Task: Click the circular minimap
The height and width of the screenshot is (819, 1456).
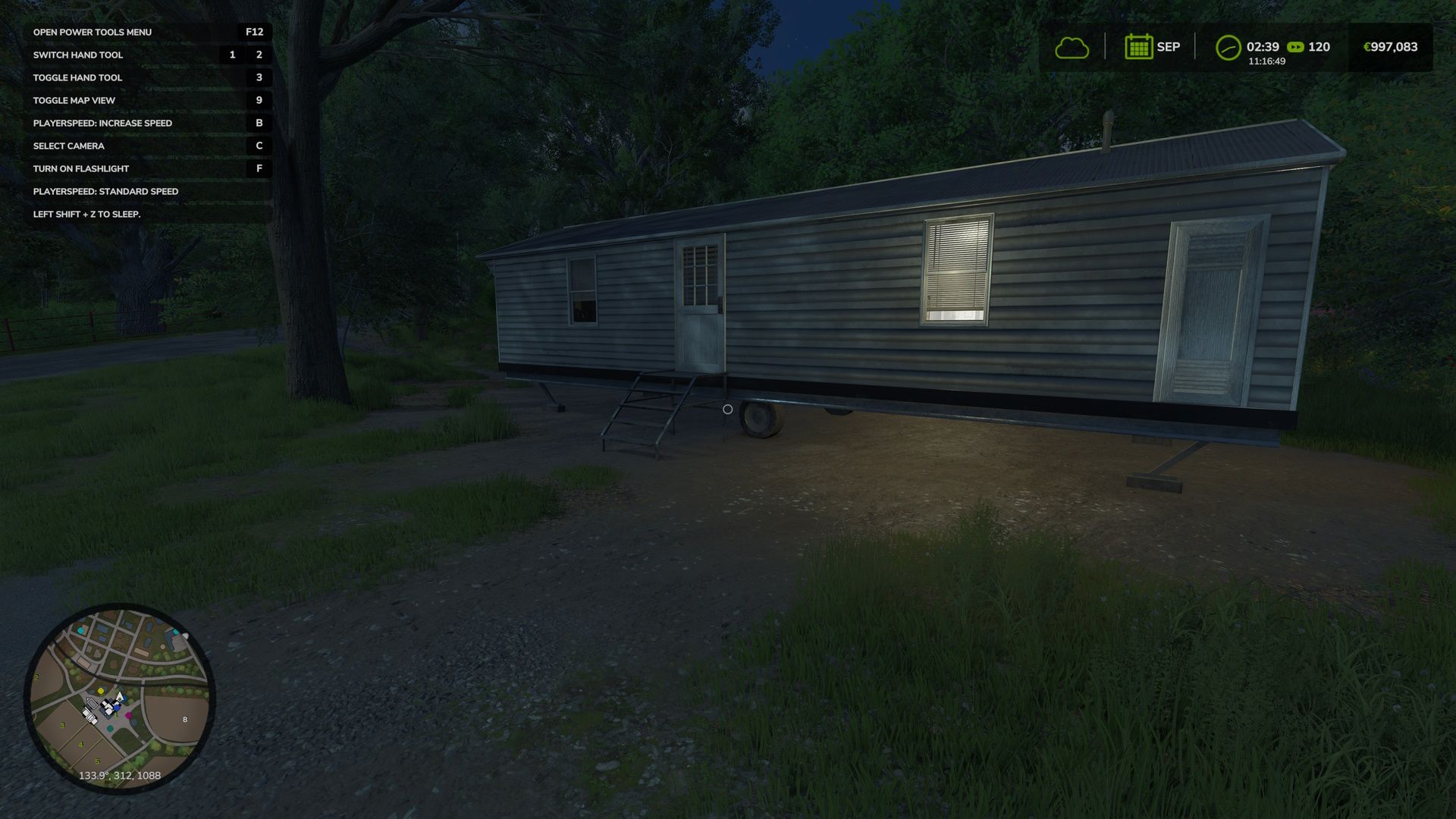Action: coord(120,698)
